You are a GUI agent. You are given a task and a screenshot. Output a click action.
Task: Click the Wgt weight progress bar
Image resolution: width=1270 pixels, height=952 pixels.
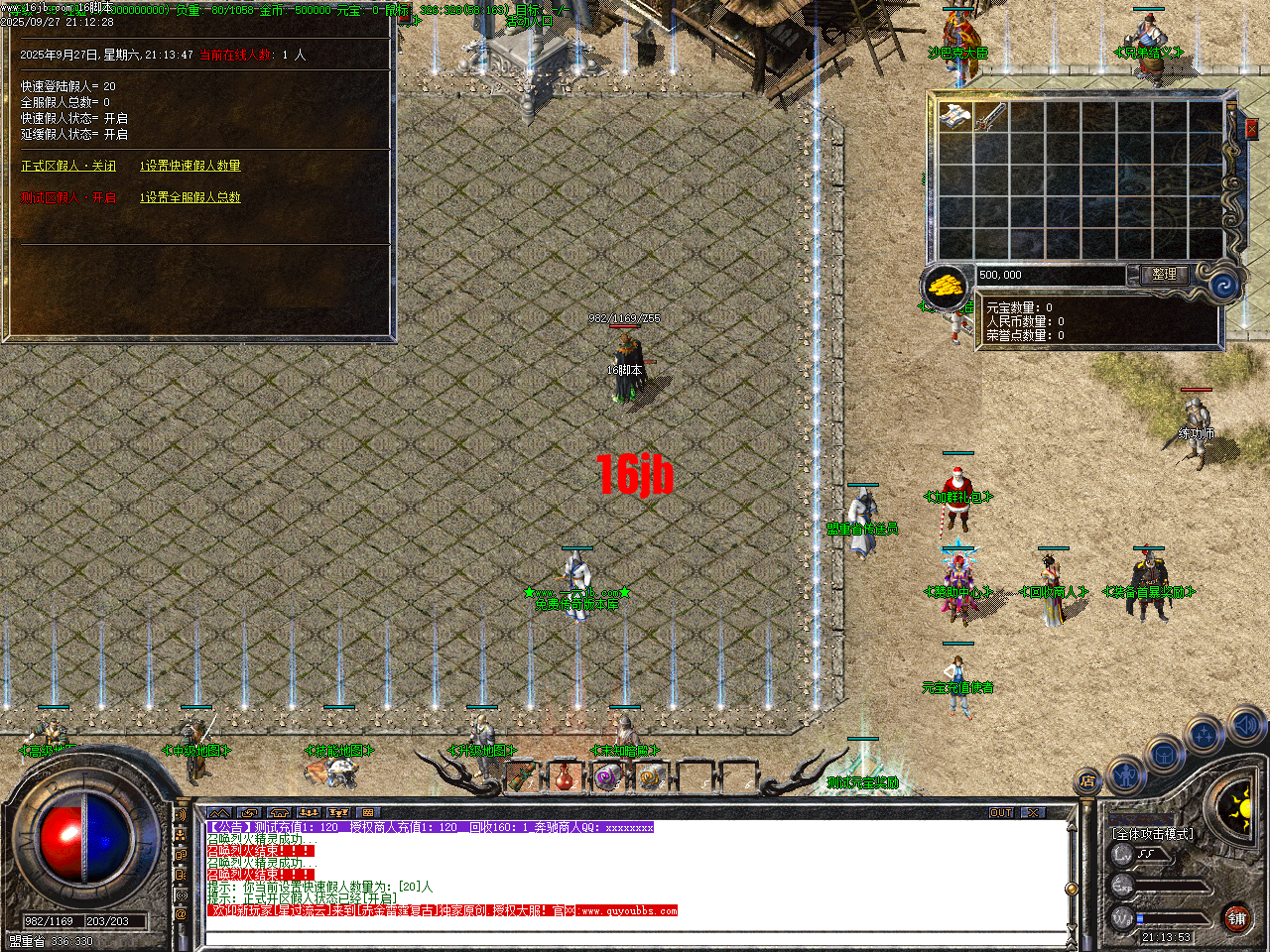tap(1174, 917)
